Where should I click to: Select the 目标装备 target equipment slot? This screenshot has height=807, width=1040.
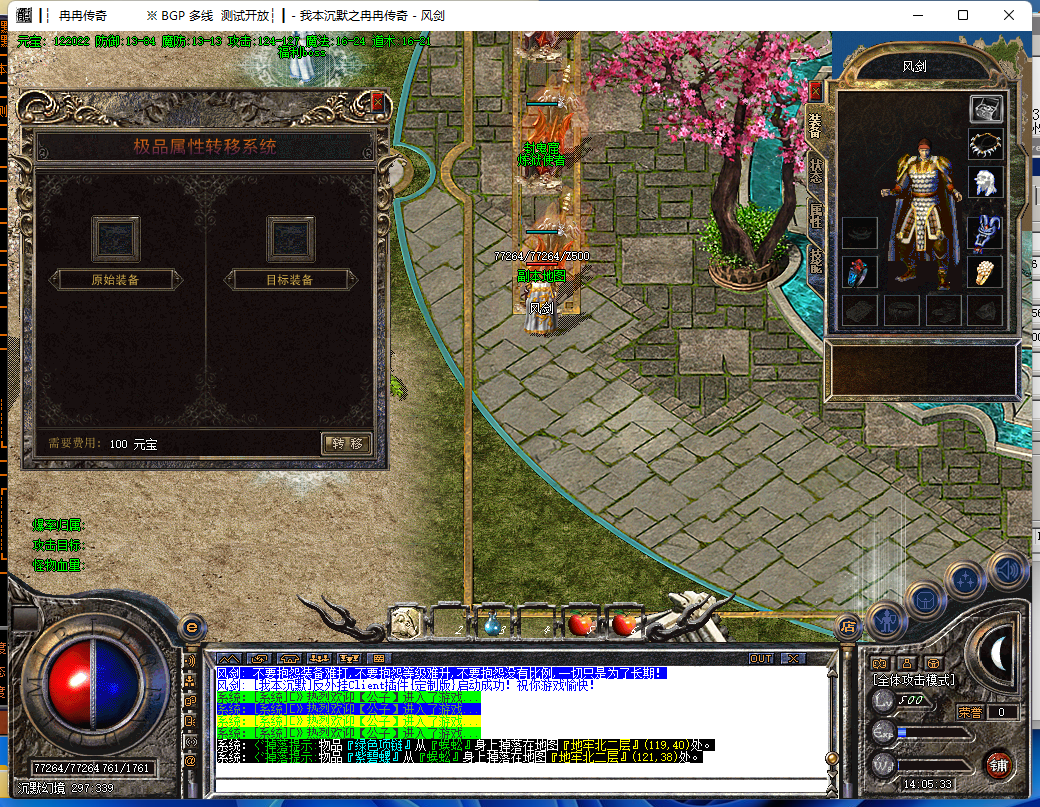point(290,239)
